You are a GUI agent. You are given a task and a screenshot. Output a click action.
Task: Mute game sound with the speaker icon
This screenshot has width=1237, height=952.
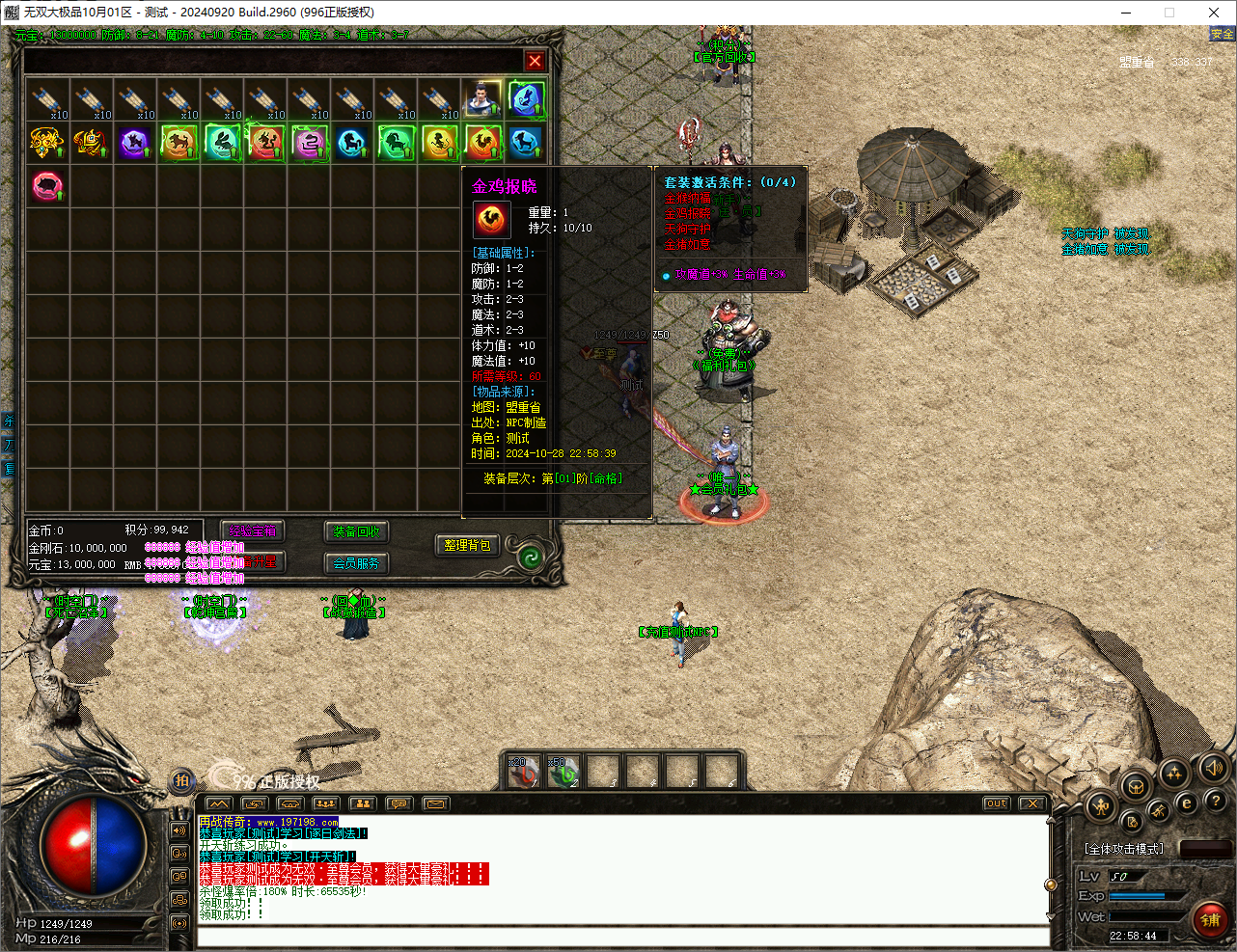(x=1215, y=767)
